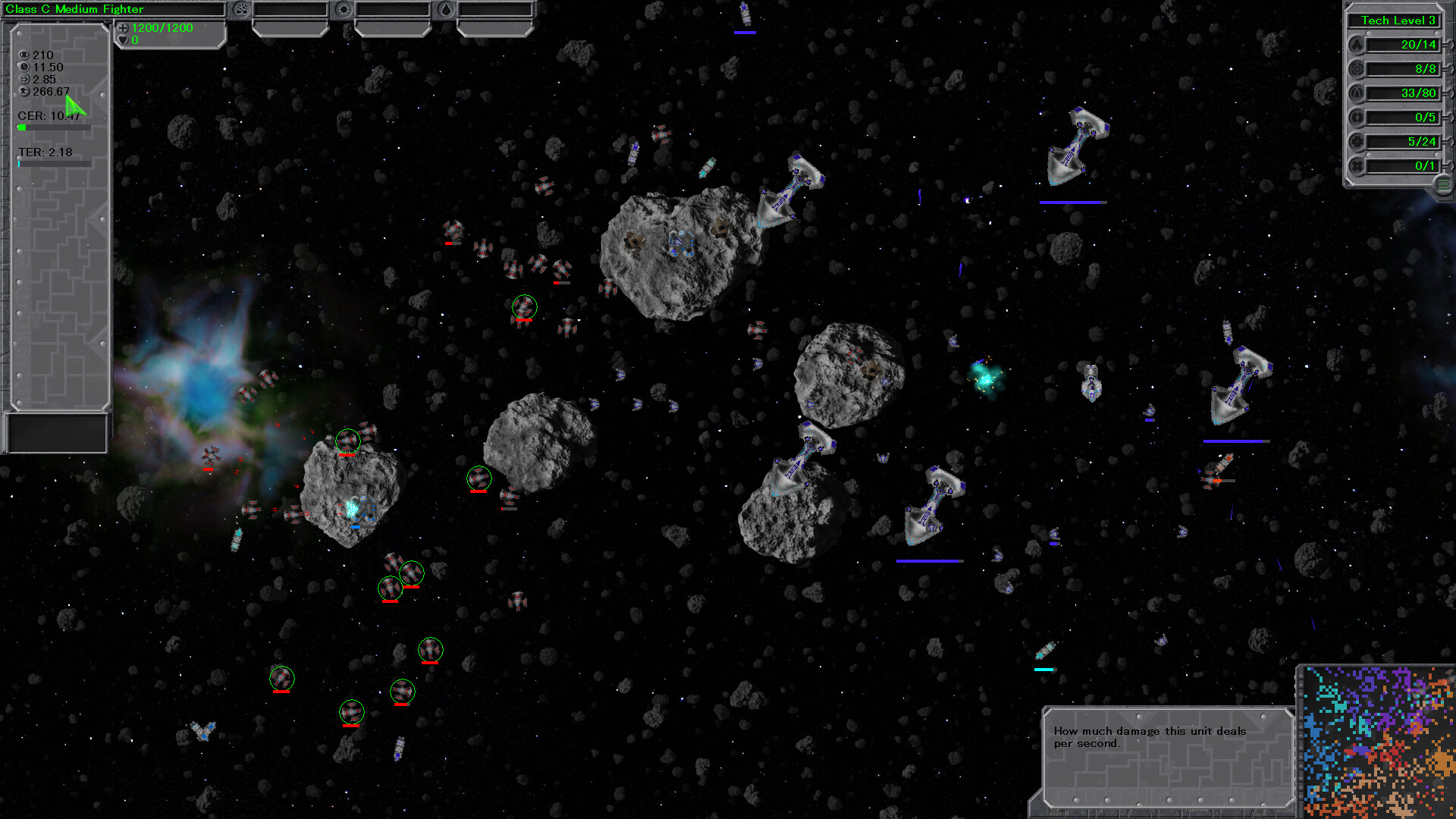Image resolution: width=1456 pixels, height=819 pixels.
Task: Click the plus health icon beside the 1200/1200 readout
Action: pos(123,29)
